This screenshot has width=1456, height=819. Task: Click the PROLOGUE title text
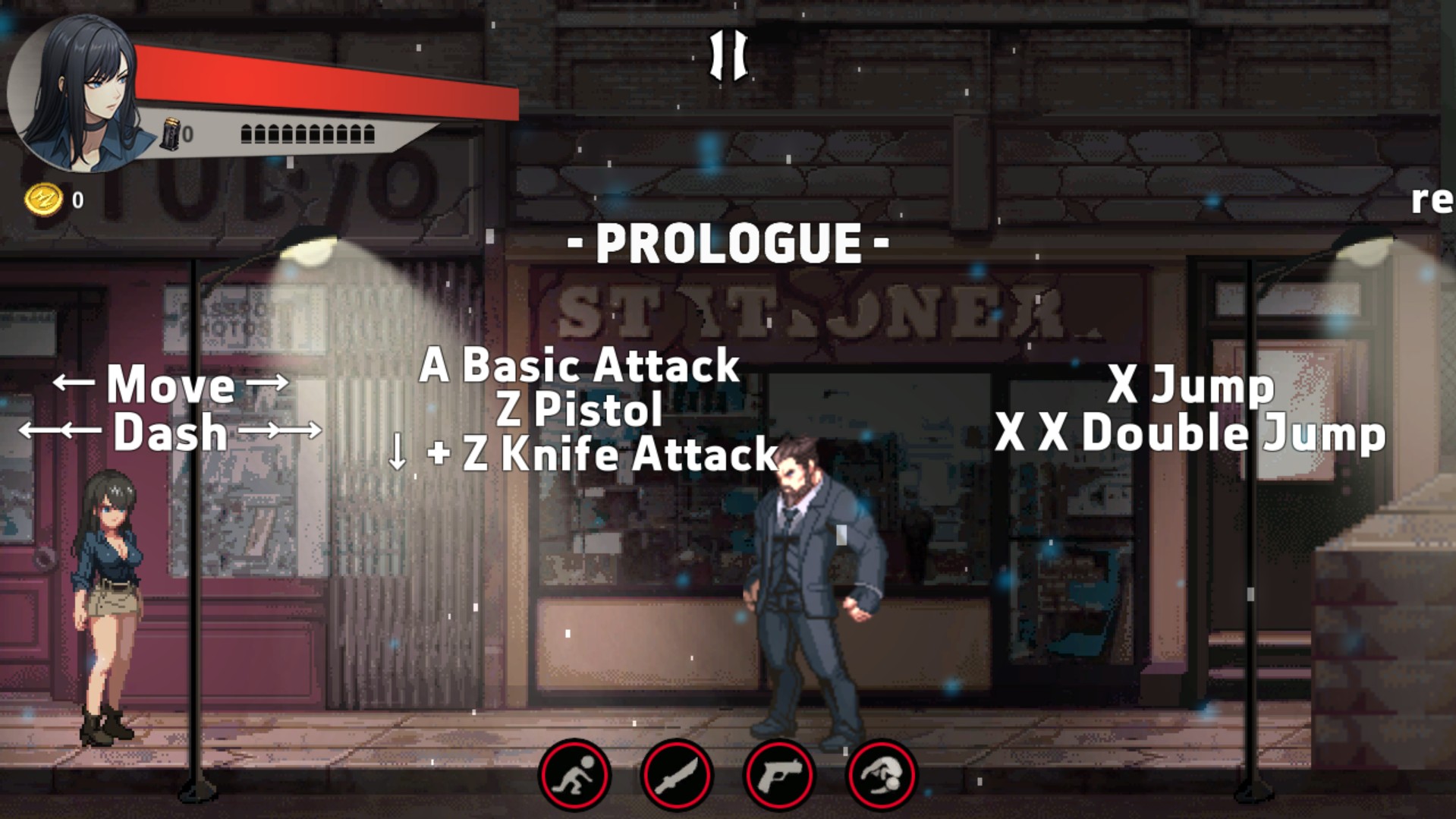click(727, 241)
